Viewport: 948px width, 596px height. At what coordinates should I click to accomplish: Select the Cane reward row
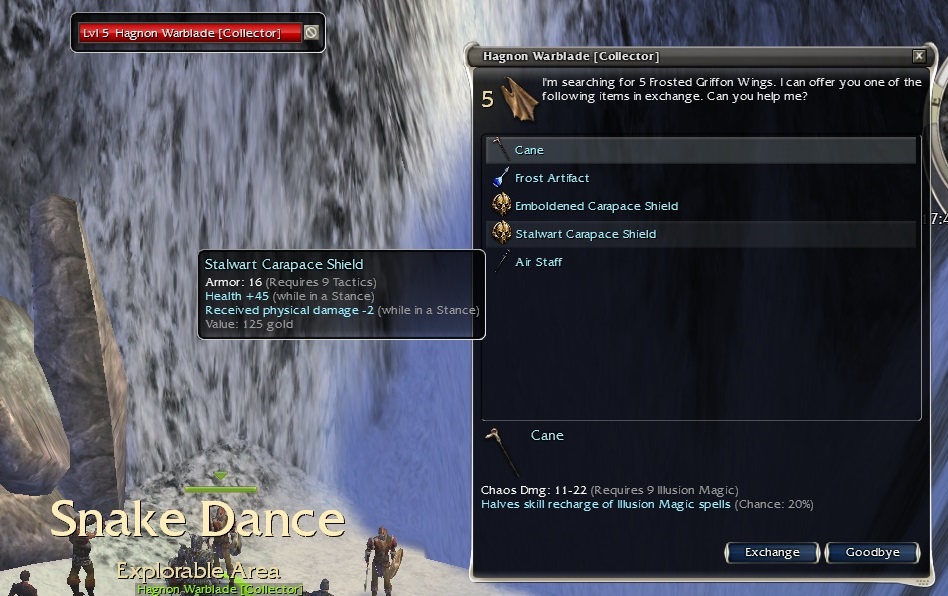click(700, 150)
